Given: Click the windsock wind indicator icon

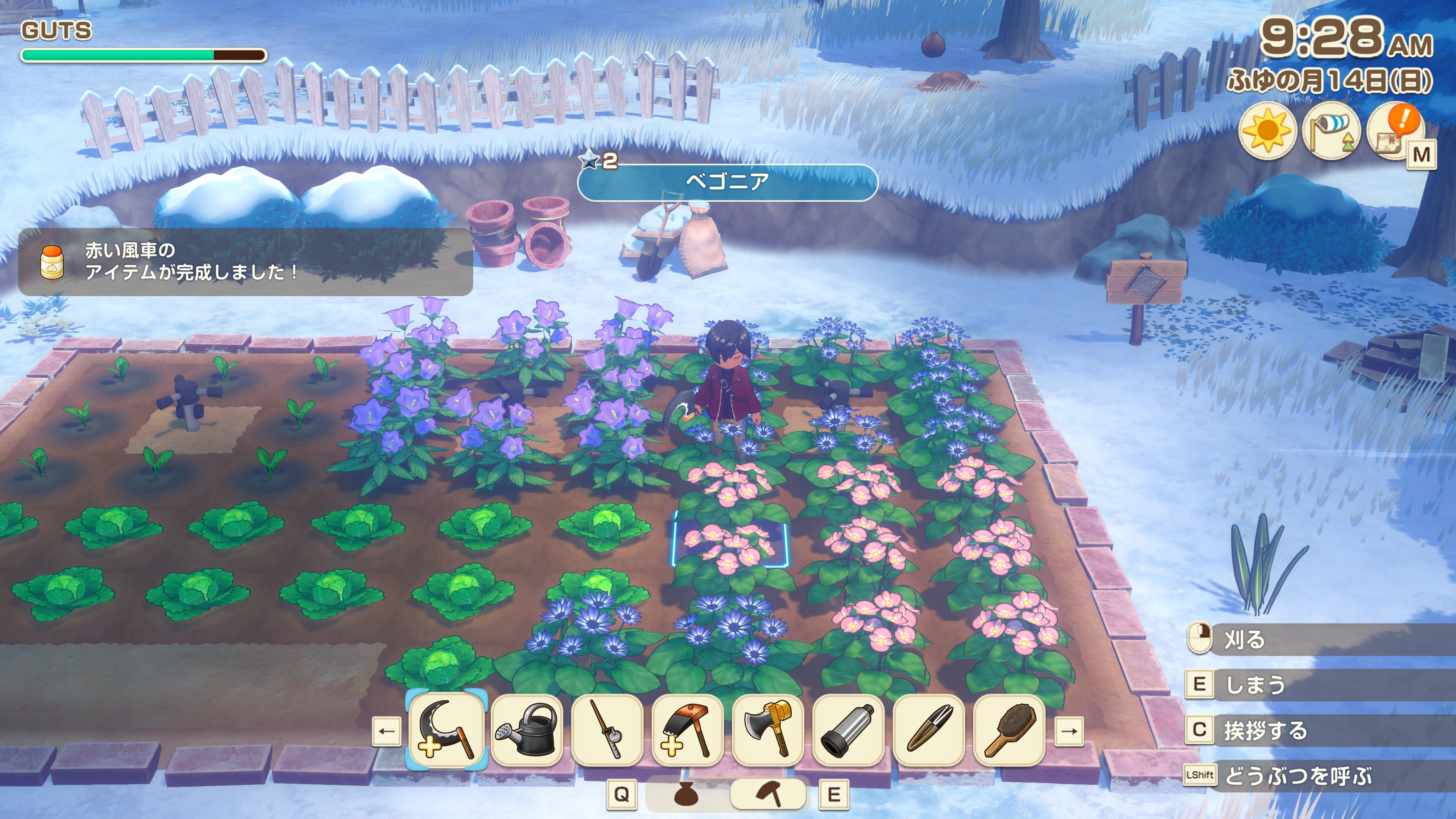Looking at the screenshot, I should click(x=1330, y=131).
